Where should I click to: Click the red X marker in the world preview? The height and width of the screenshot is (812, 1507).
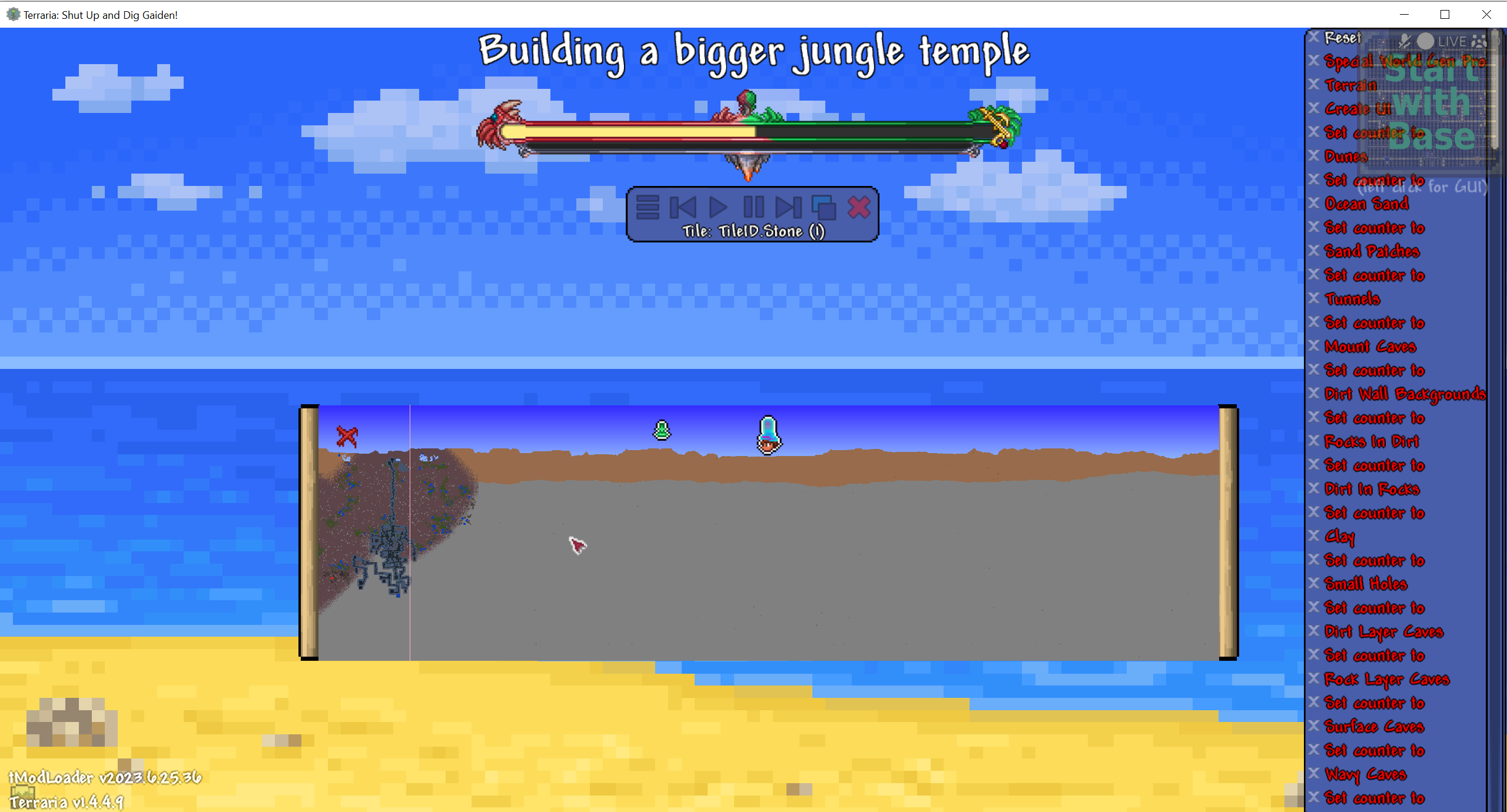pyautogui.click(x=346, y=435)
